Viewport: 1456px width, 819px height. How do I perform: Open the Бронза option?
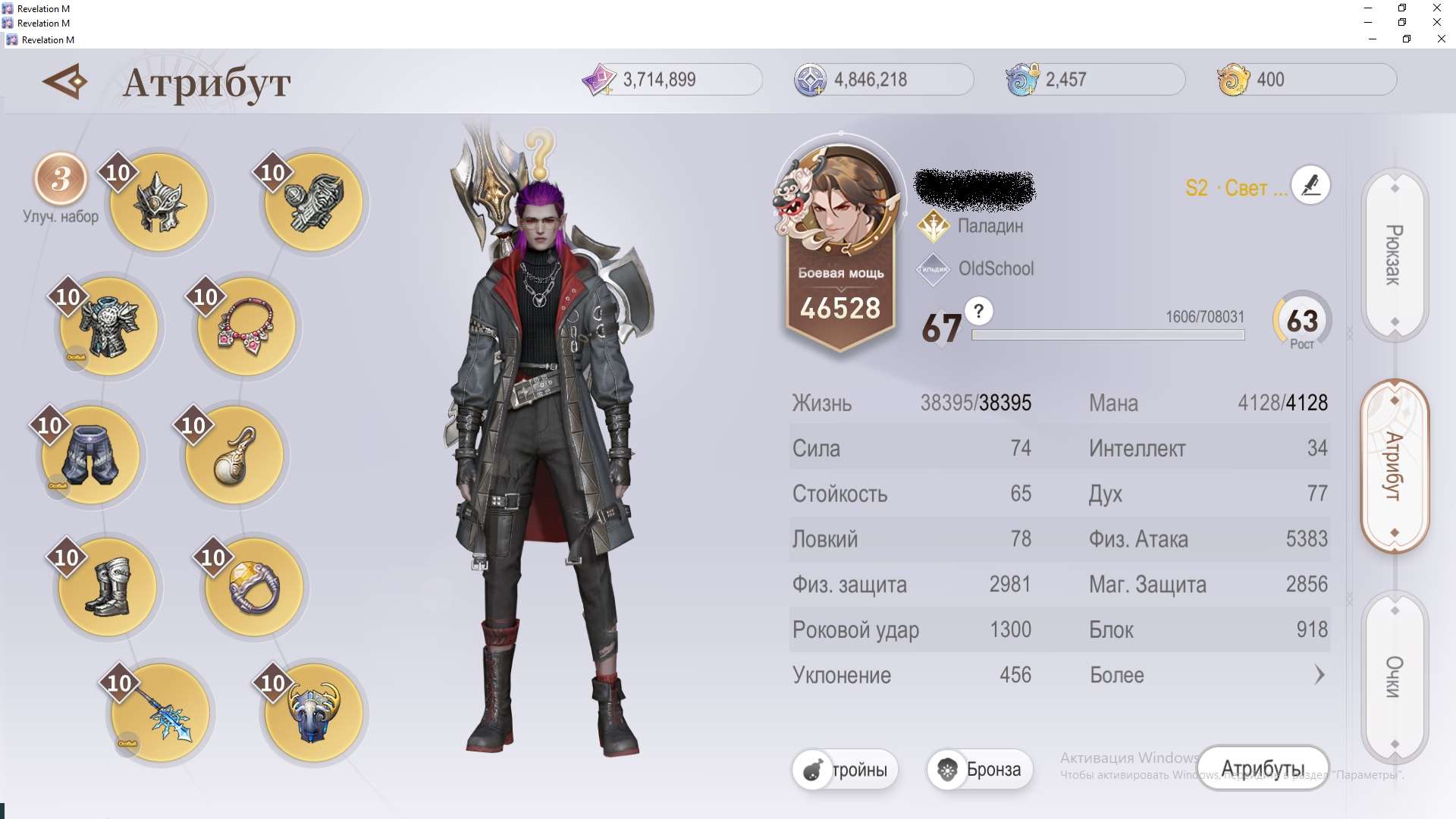click(x=980, y=770)
